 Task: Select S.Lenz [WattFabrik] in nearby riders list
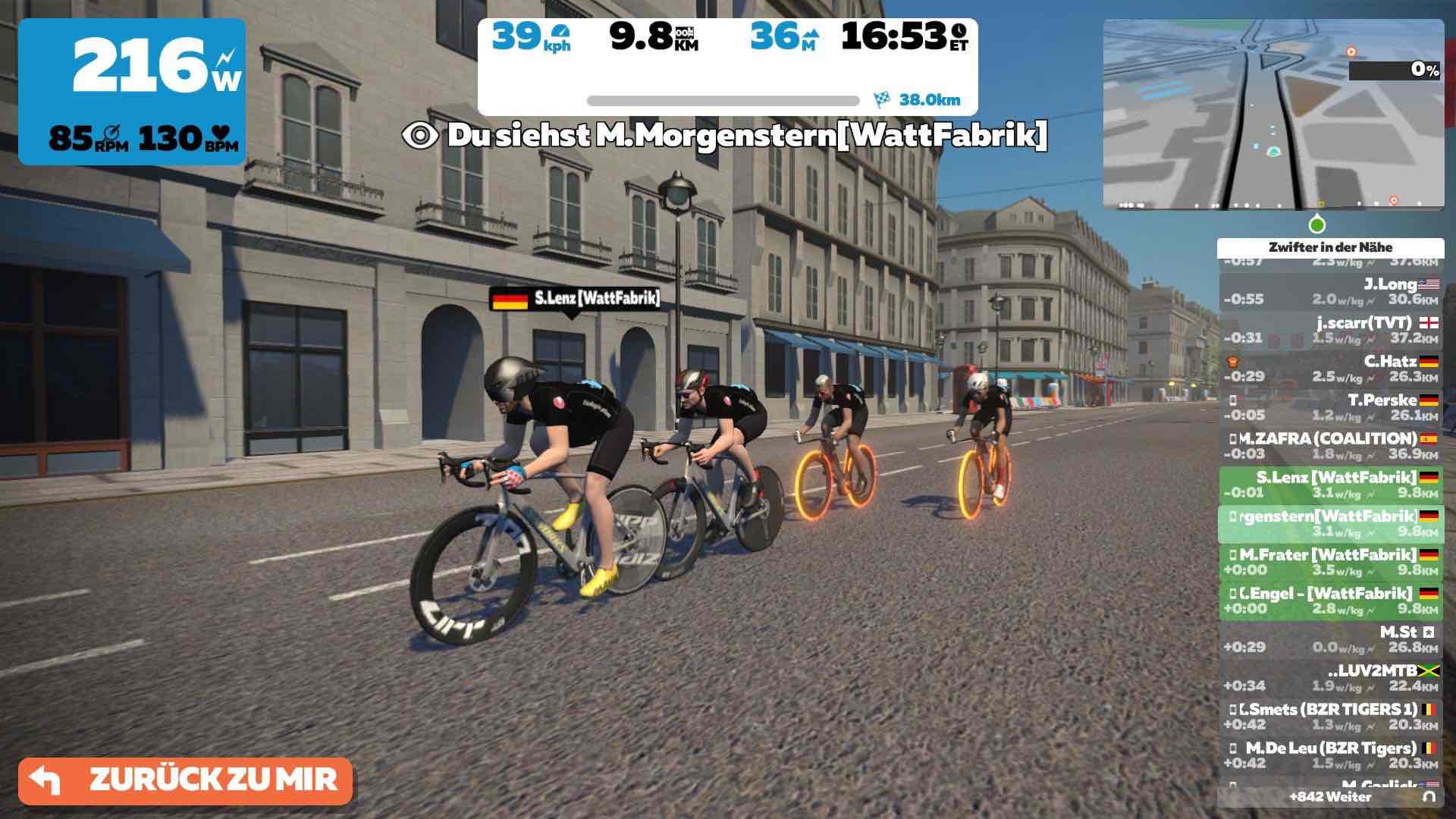tap(1331, 485)
